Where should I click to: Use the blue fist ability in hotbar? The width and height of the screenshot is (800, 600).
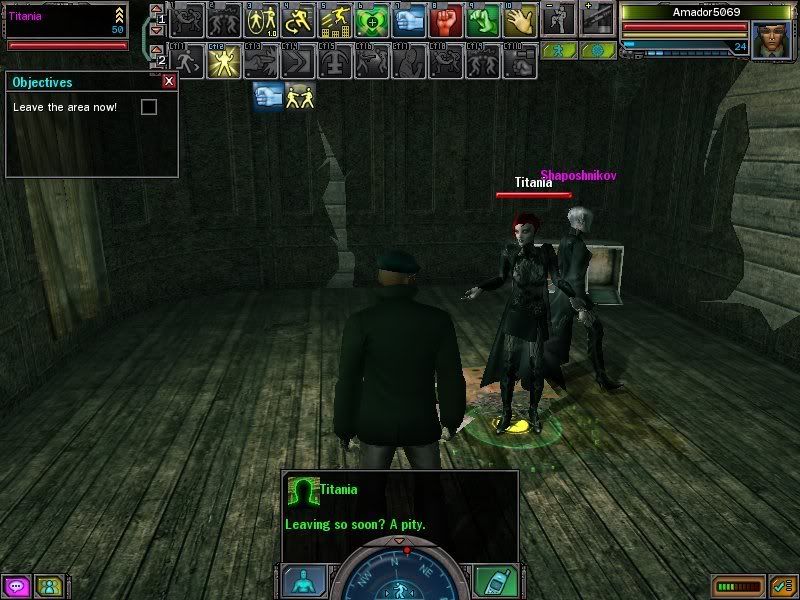click(409, 19)
